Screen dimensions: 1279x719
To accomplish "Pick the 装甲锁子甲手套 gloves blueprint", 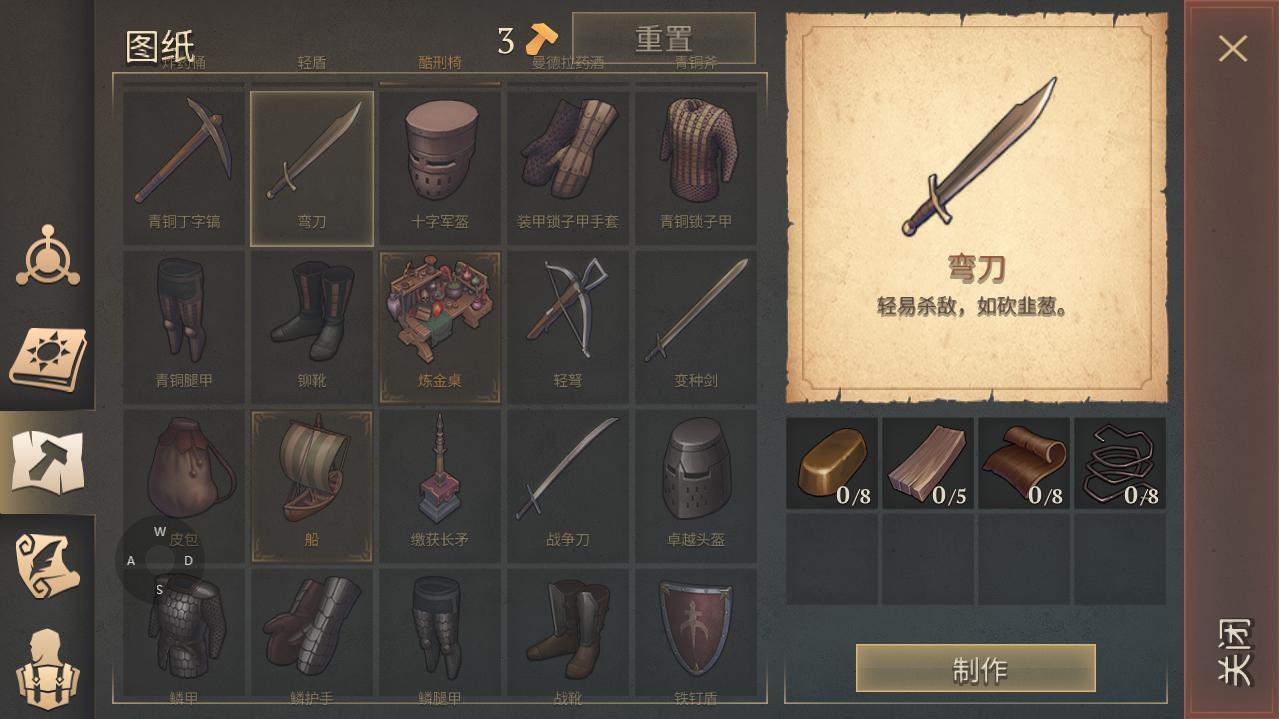I will (x=568, y=167).
